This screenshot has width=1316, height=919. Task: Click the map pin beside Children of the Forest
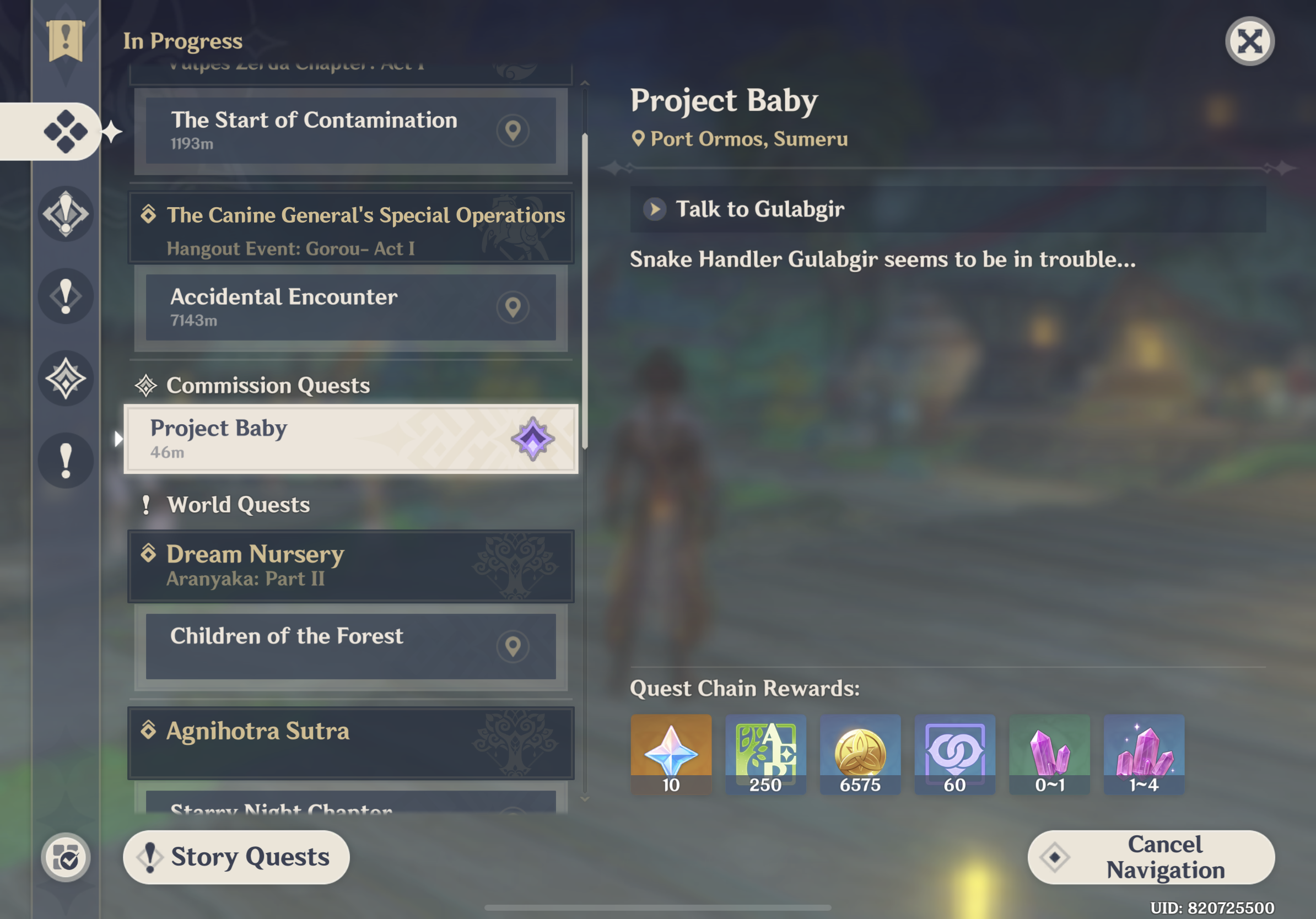click(x=513, y=646)
